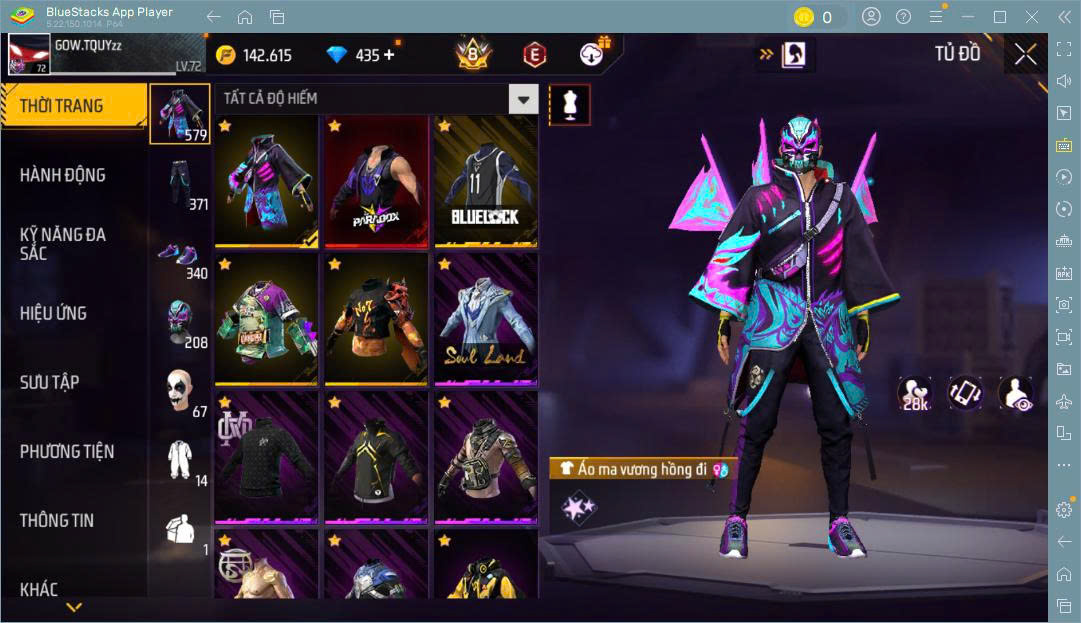Open the heart icon showing 28k likes
Screen dimensions: 1081x623
point(914,394)
